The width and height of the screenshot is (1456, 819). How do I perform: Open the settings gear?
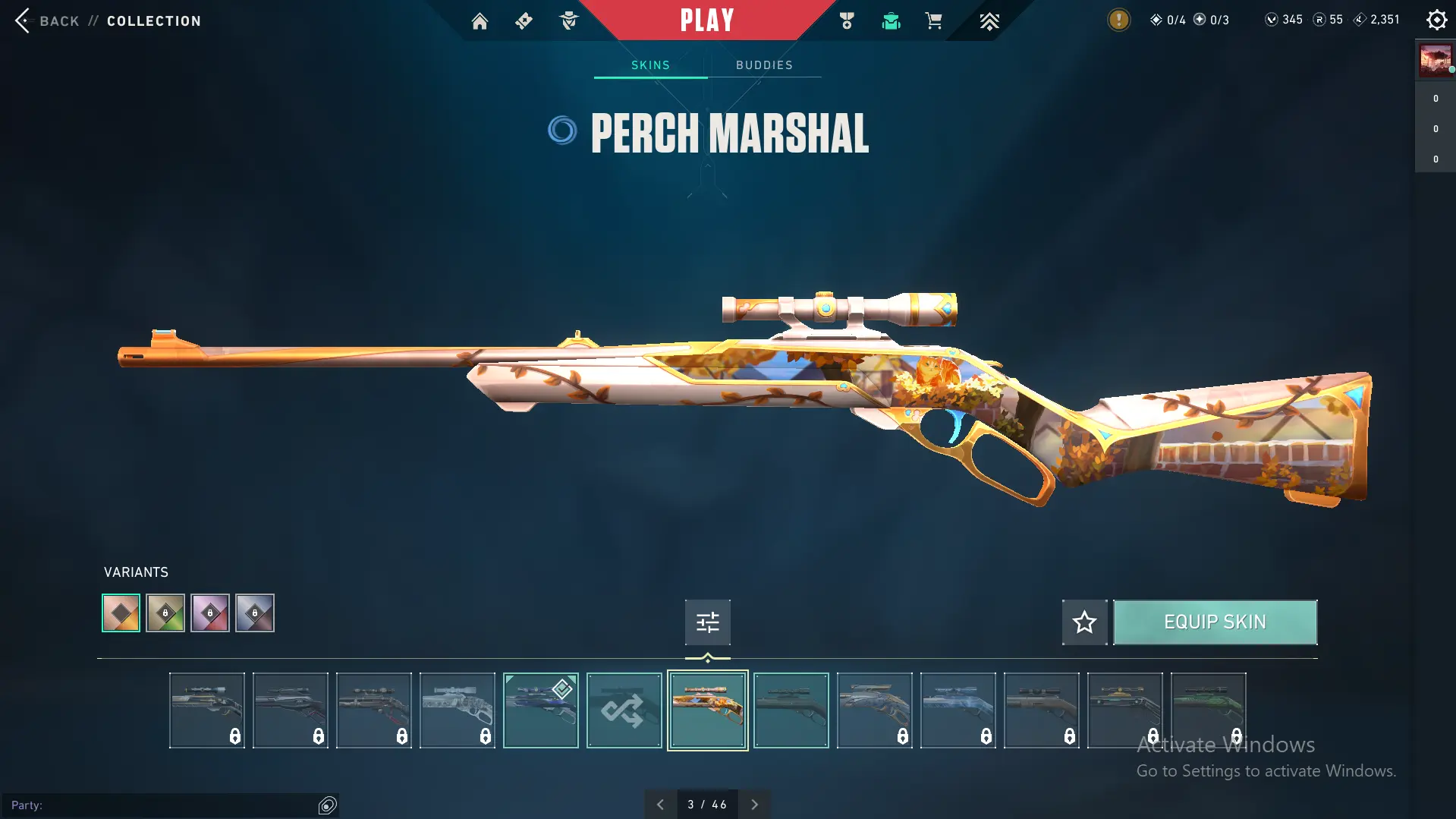(x=1436, y=20)
